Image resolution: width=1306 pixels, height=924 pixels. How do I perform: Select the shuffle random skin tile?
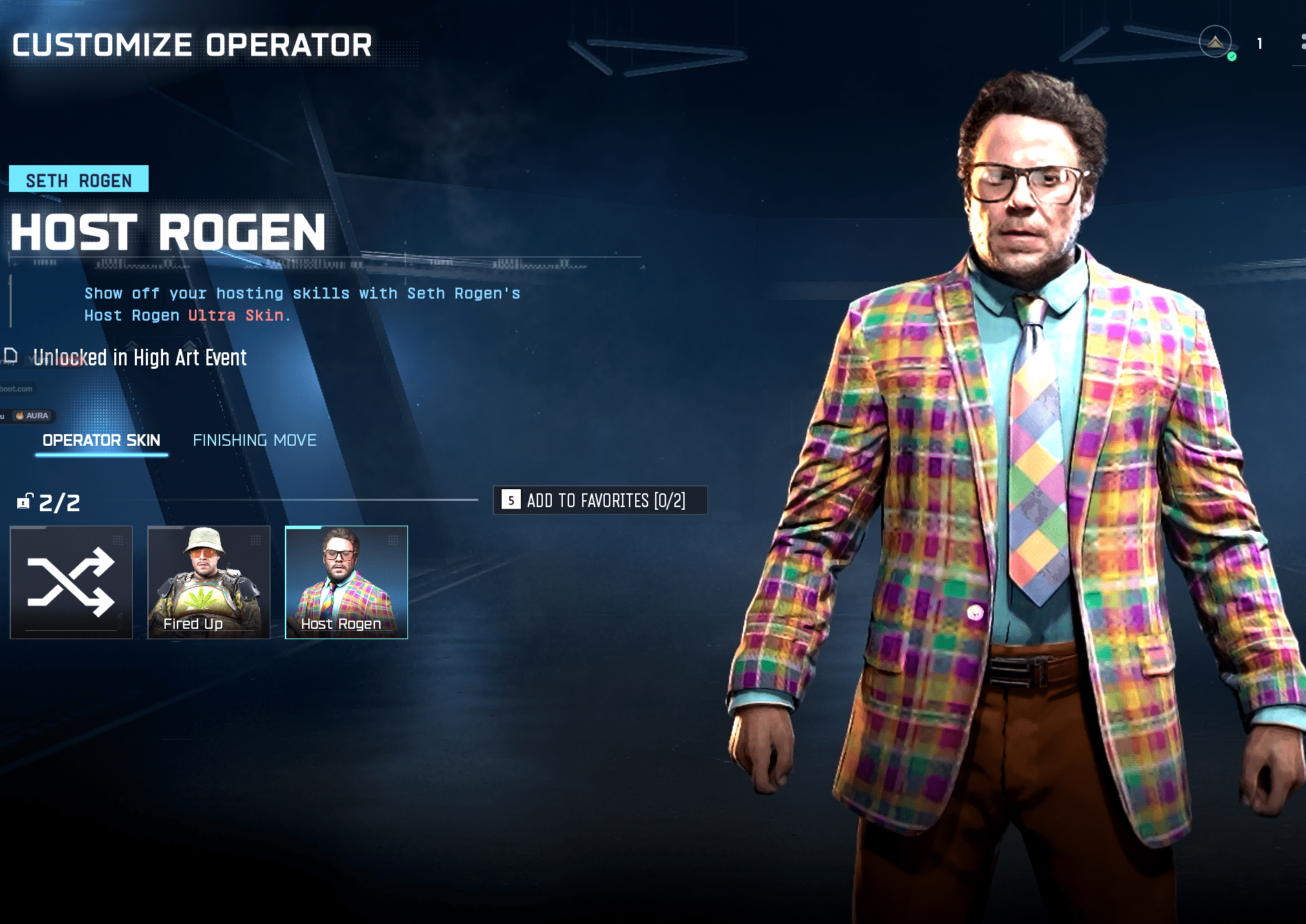pyautogui.click(x=71, y=582)
